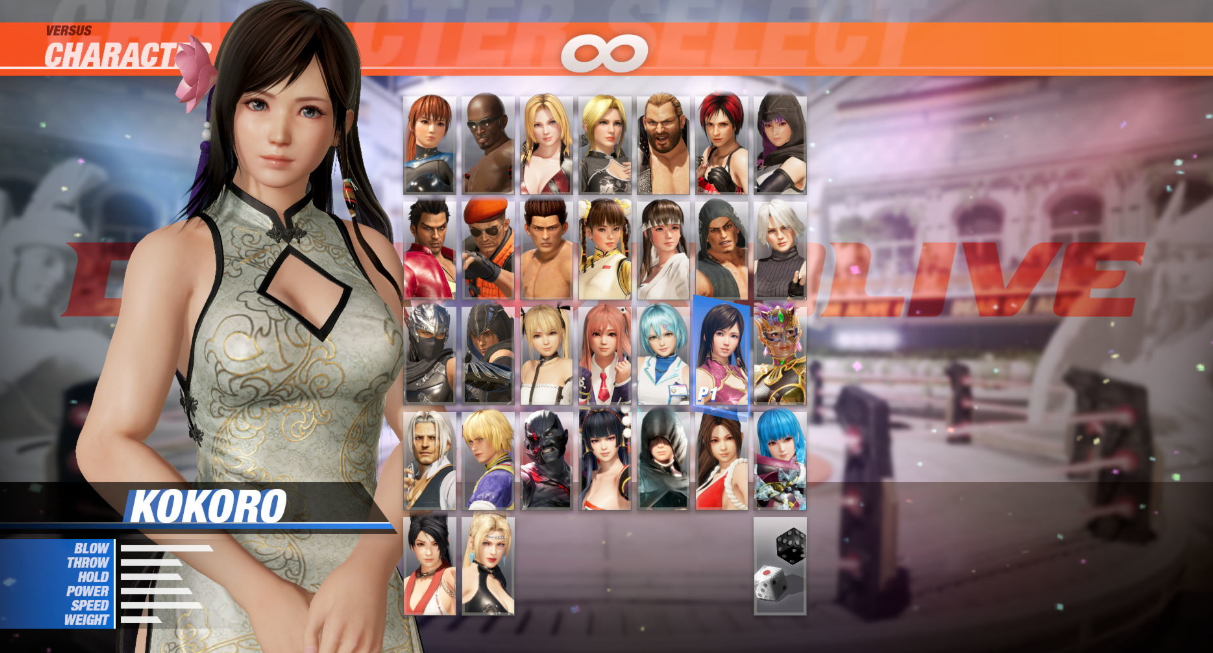Pick the orange-haired woman's portrait
This screenshot has width=1213, height=653.
point(429,144)
